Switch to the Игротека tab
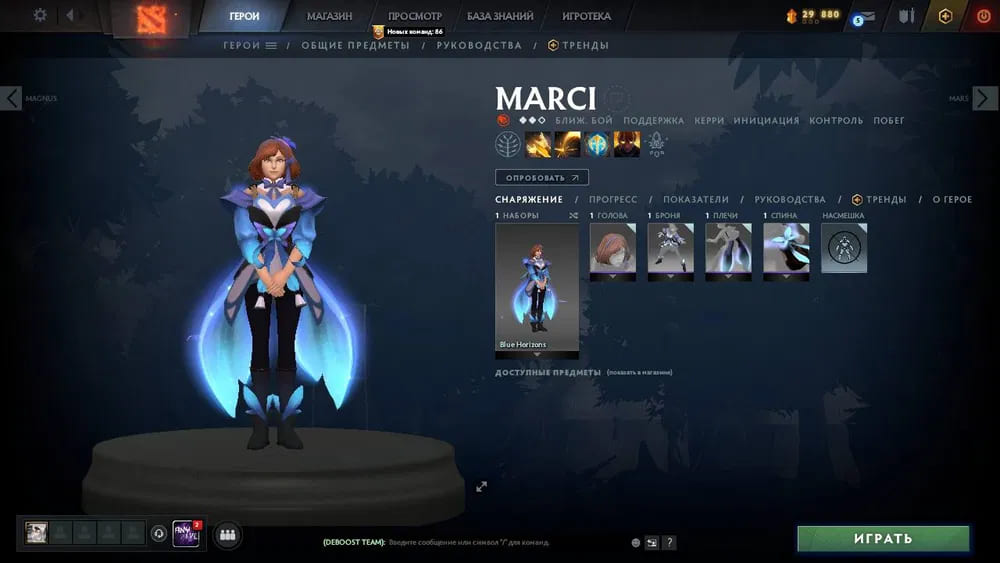The width and height of the screenshot is (1000, 563). coord(586,16)
